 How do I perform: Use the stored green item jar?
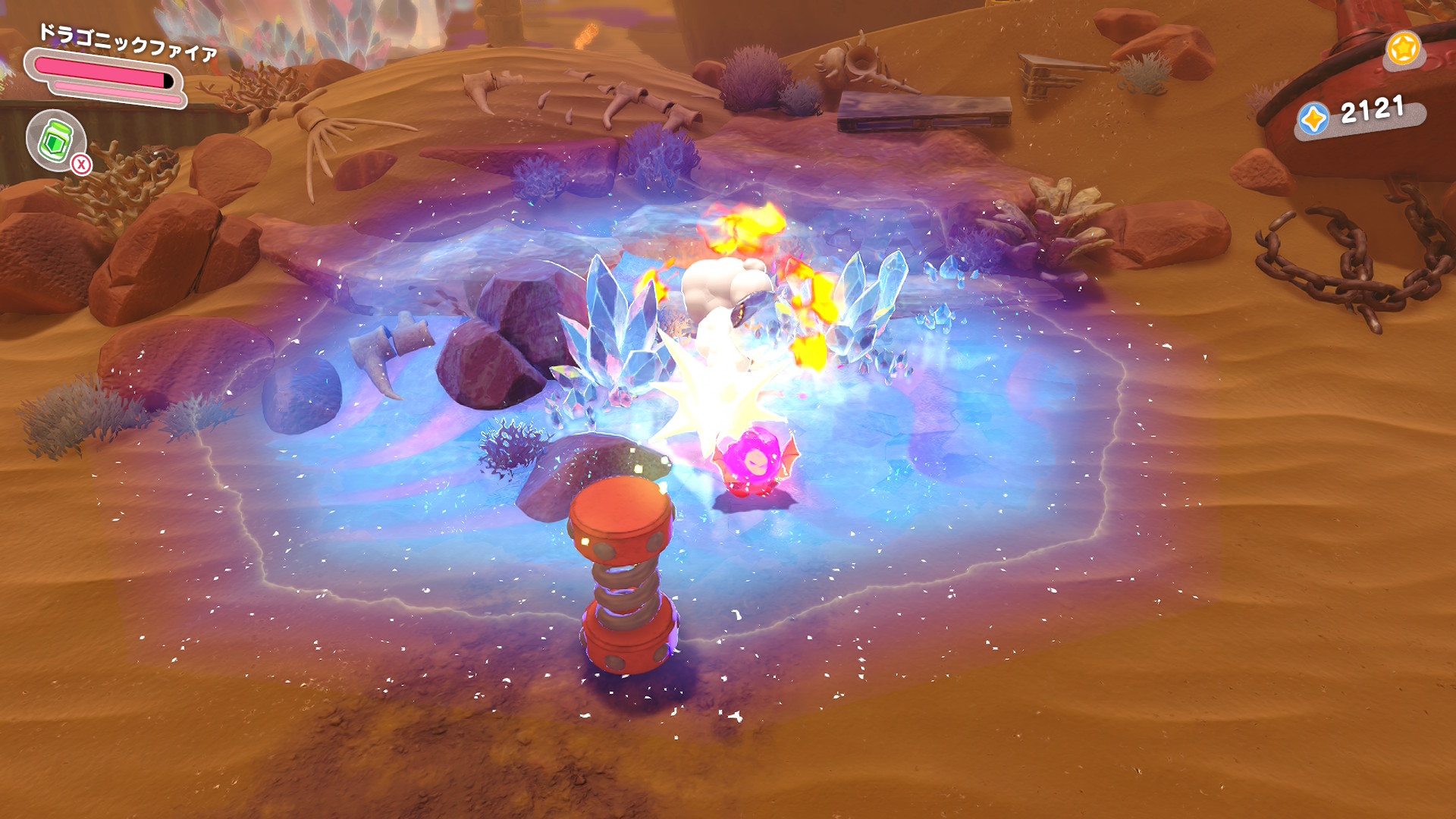pyautogui.click(x=55, y=140)
